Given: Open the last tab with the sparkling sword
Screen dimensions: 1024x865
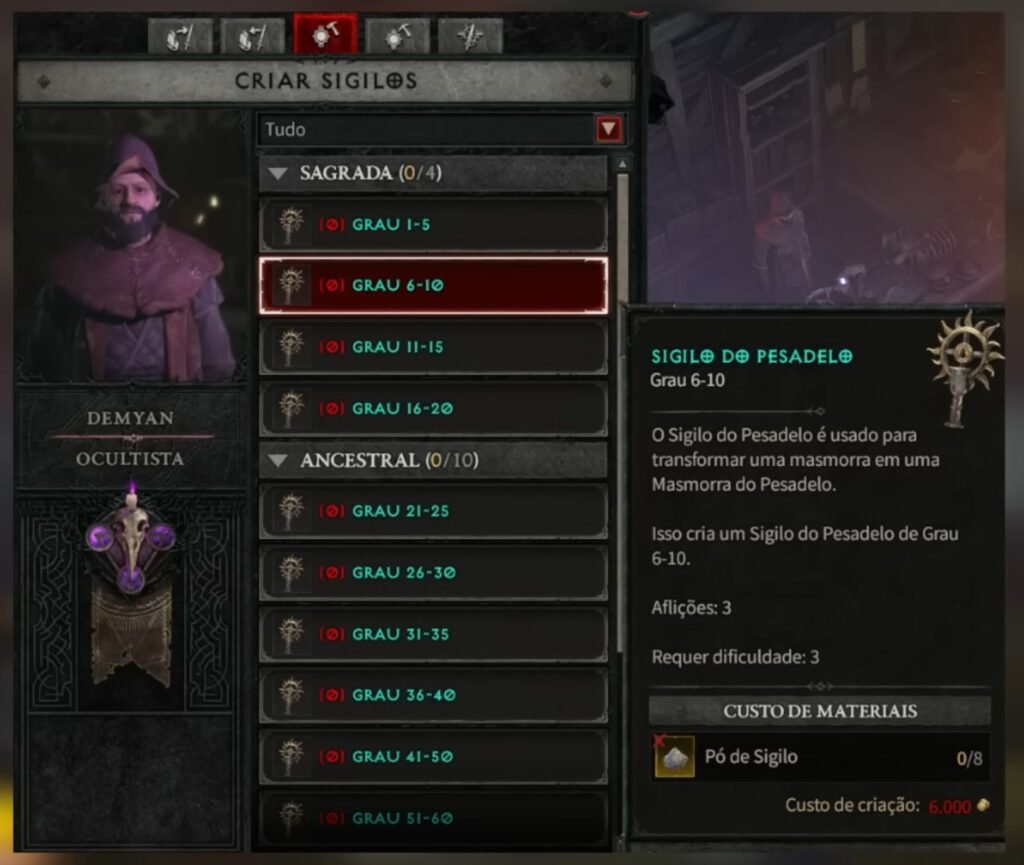Looking at the screenshot, I should click(x=470, y=36).
